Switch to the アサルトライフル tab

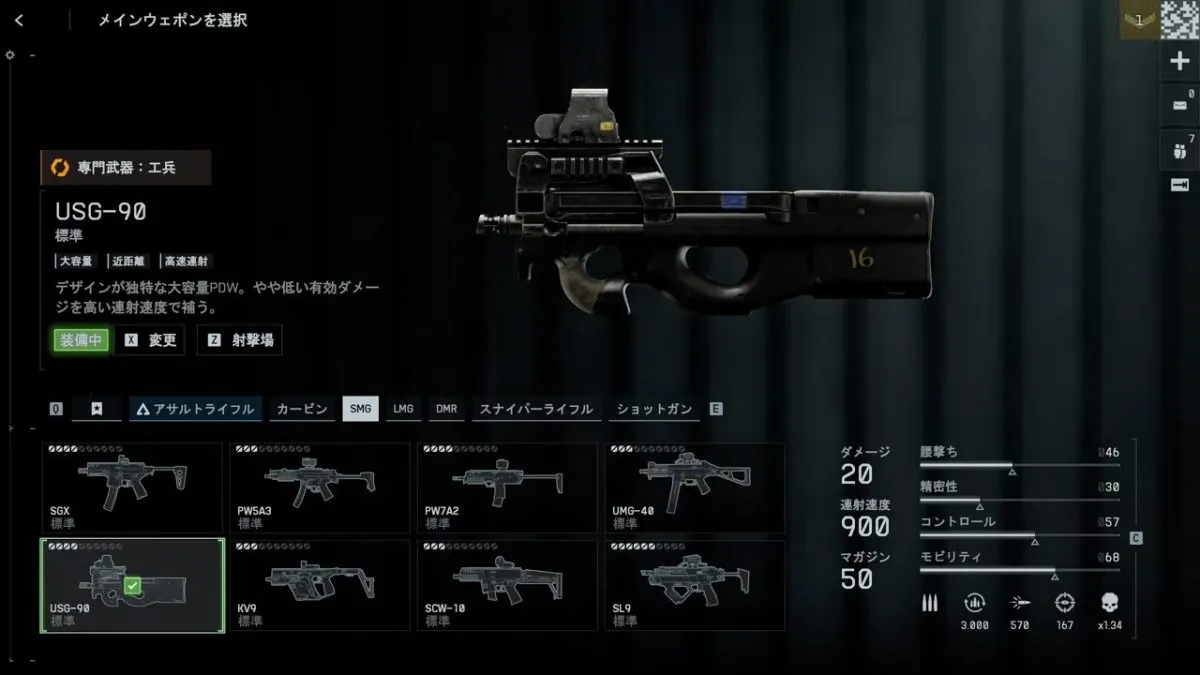tap(196, 408)
